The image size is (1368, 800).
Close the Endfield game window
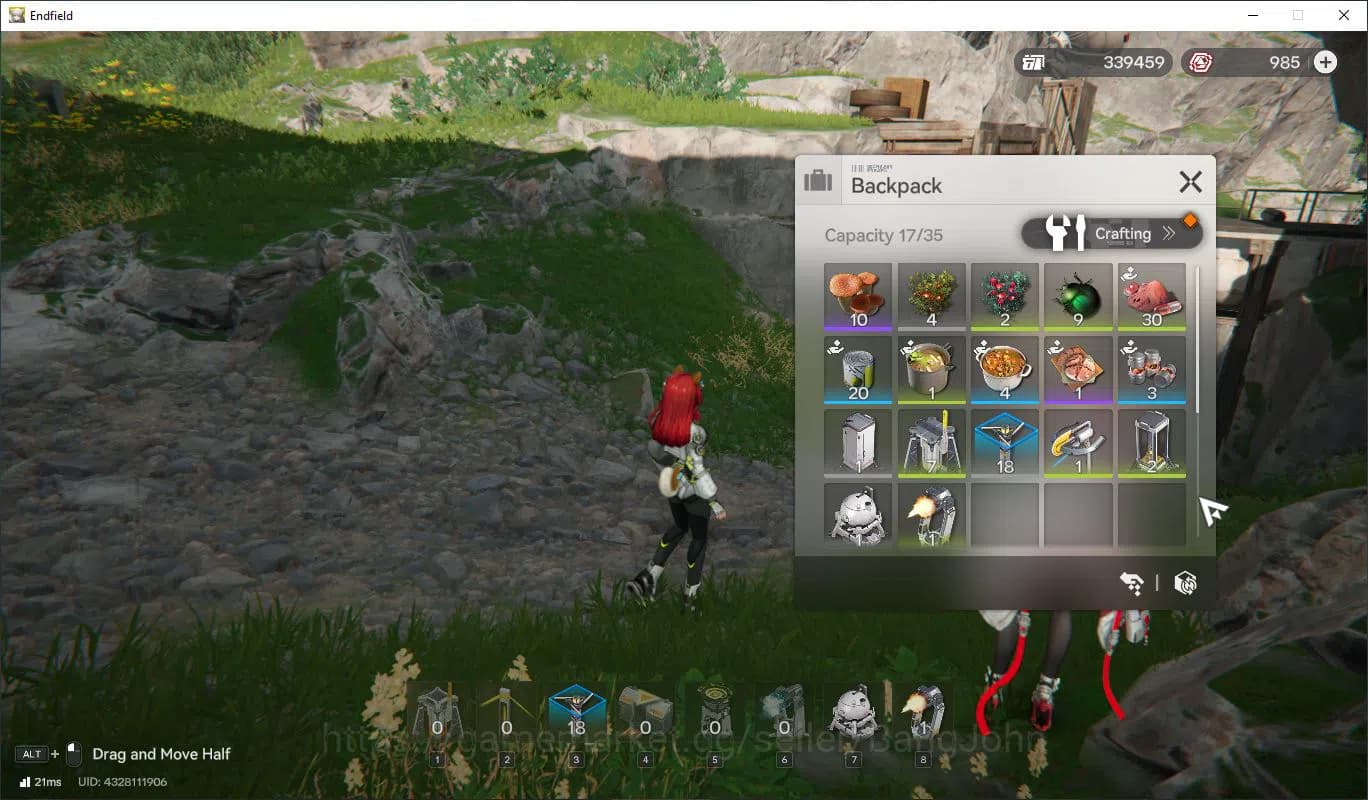point(1344,15)
